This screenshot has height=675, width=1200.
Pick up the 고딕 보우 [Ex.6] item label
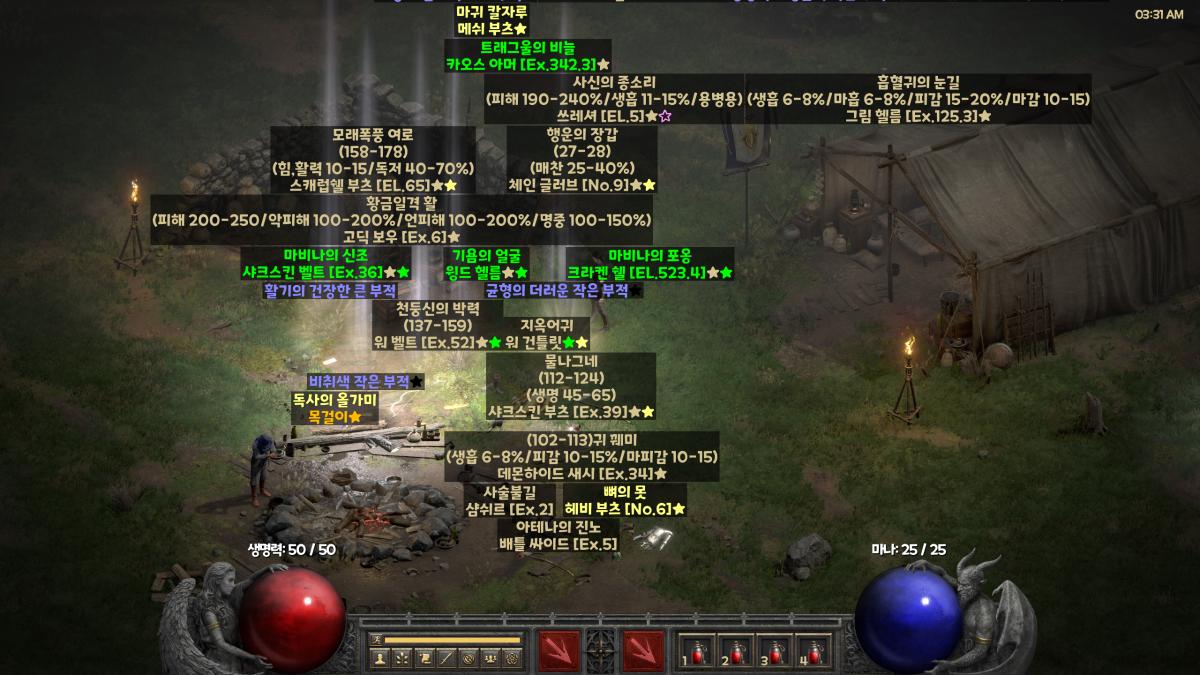401,237
